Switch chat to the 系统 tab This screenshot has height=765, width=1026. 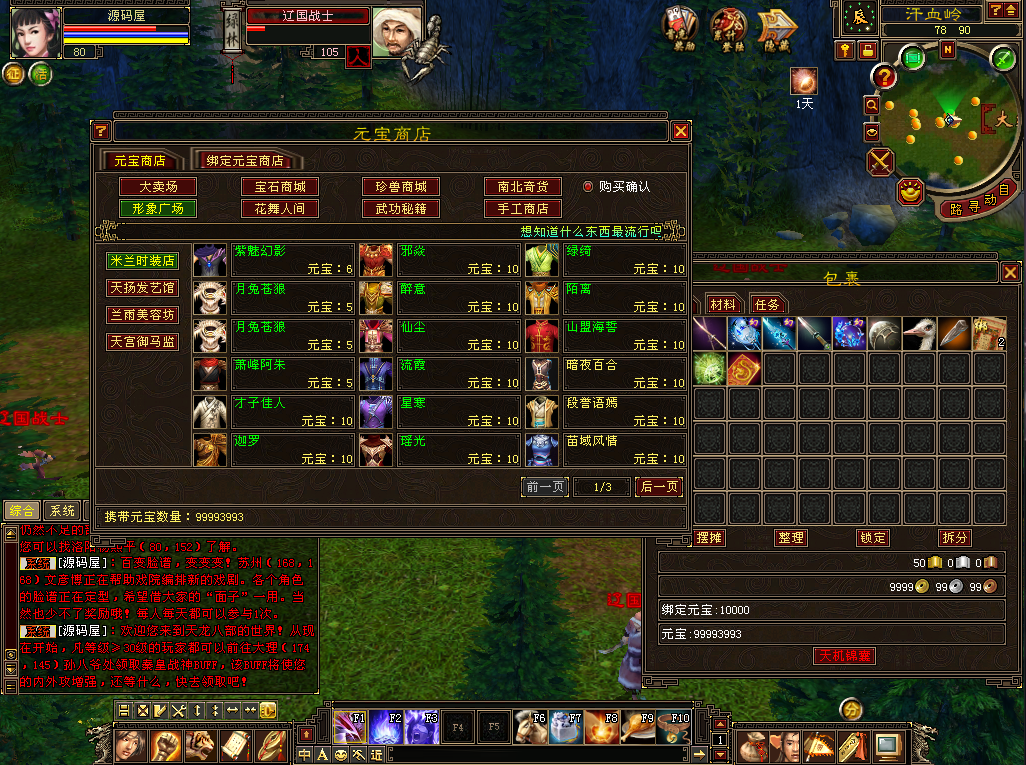pyautogui.click(x=63, y=511)
